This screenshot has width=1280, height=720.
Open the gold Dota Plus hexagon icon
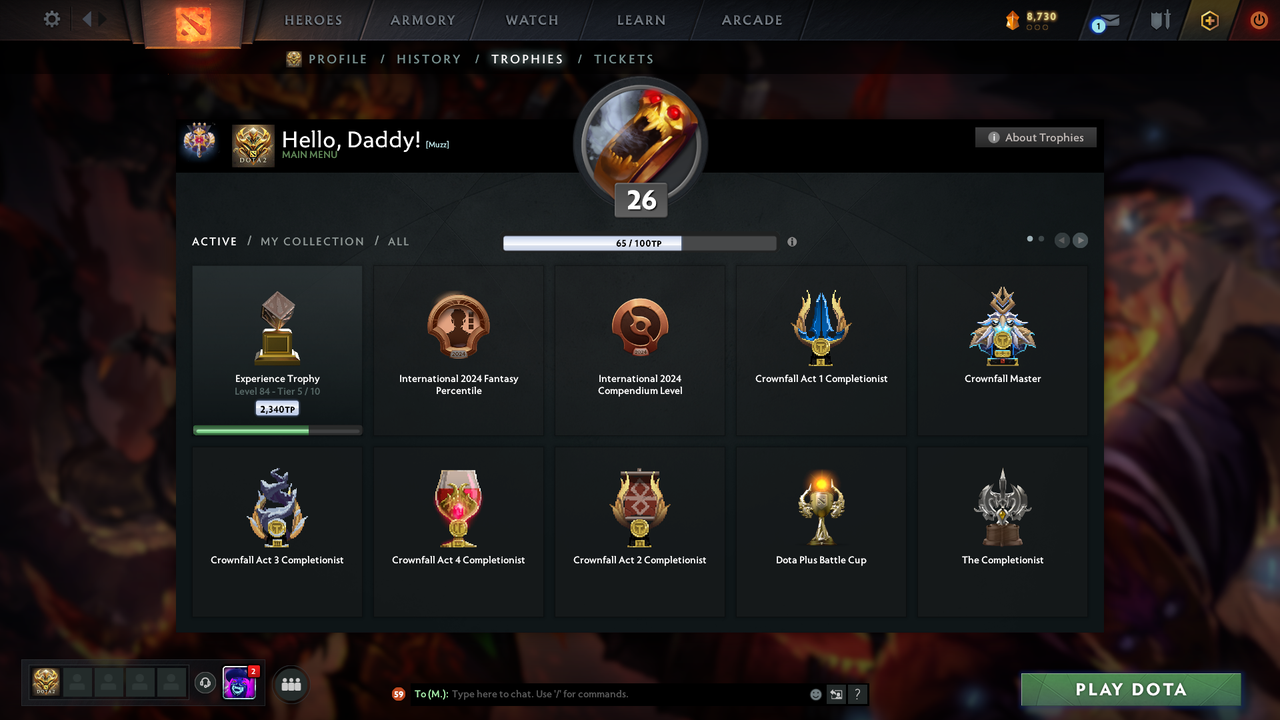tap(1209, 19)
